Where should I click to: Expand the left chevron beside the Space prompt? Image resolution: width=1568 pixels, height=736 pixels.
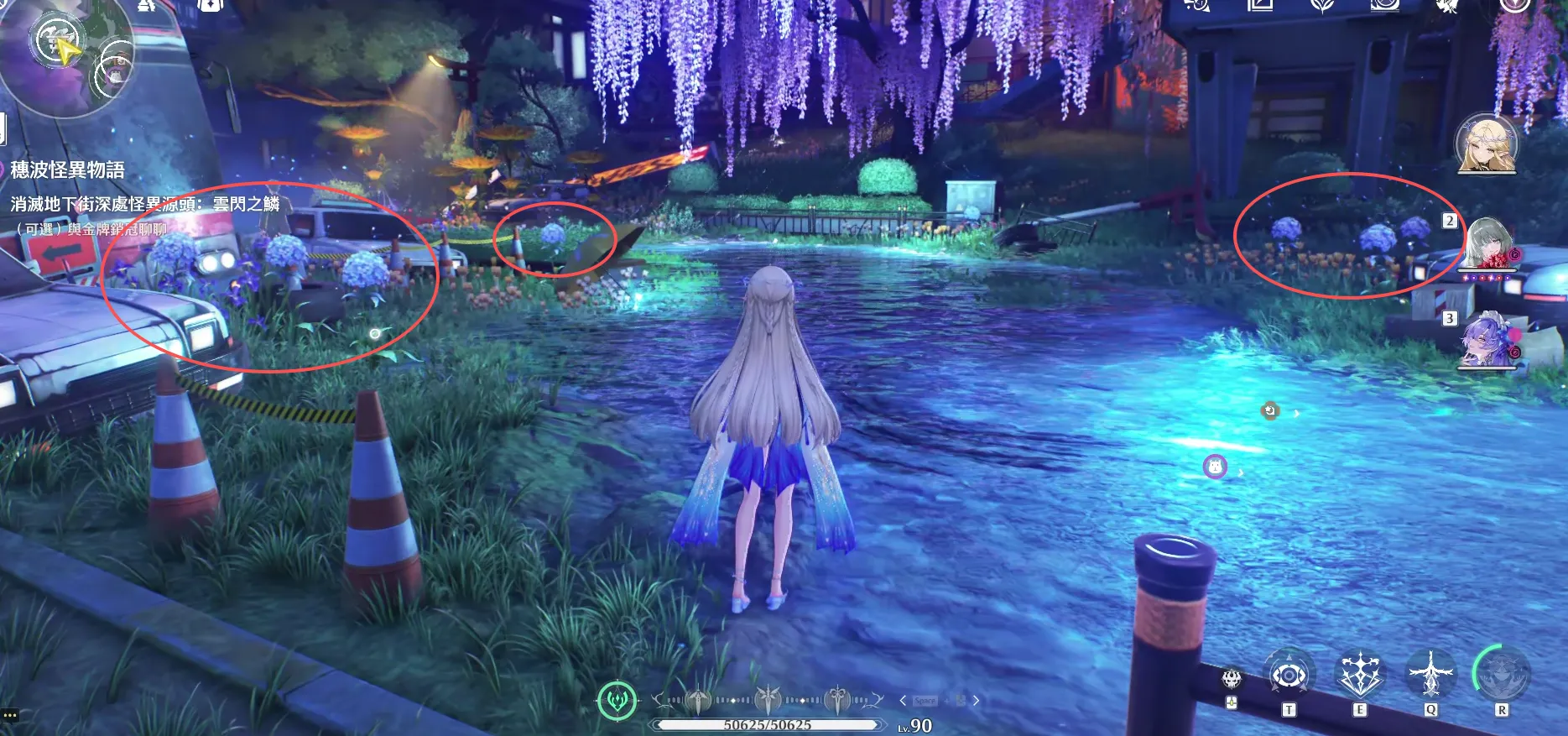point(903,701)
